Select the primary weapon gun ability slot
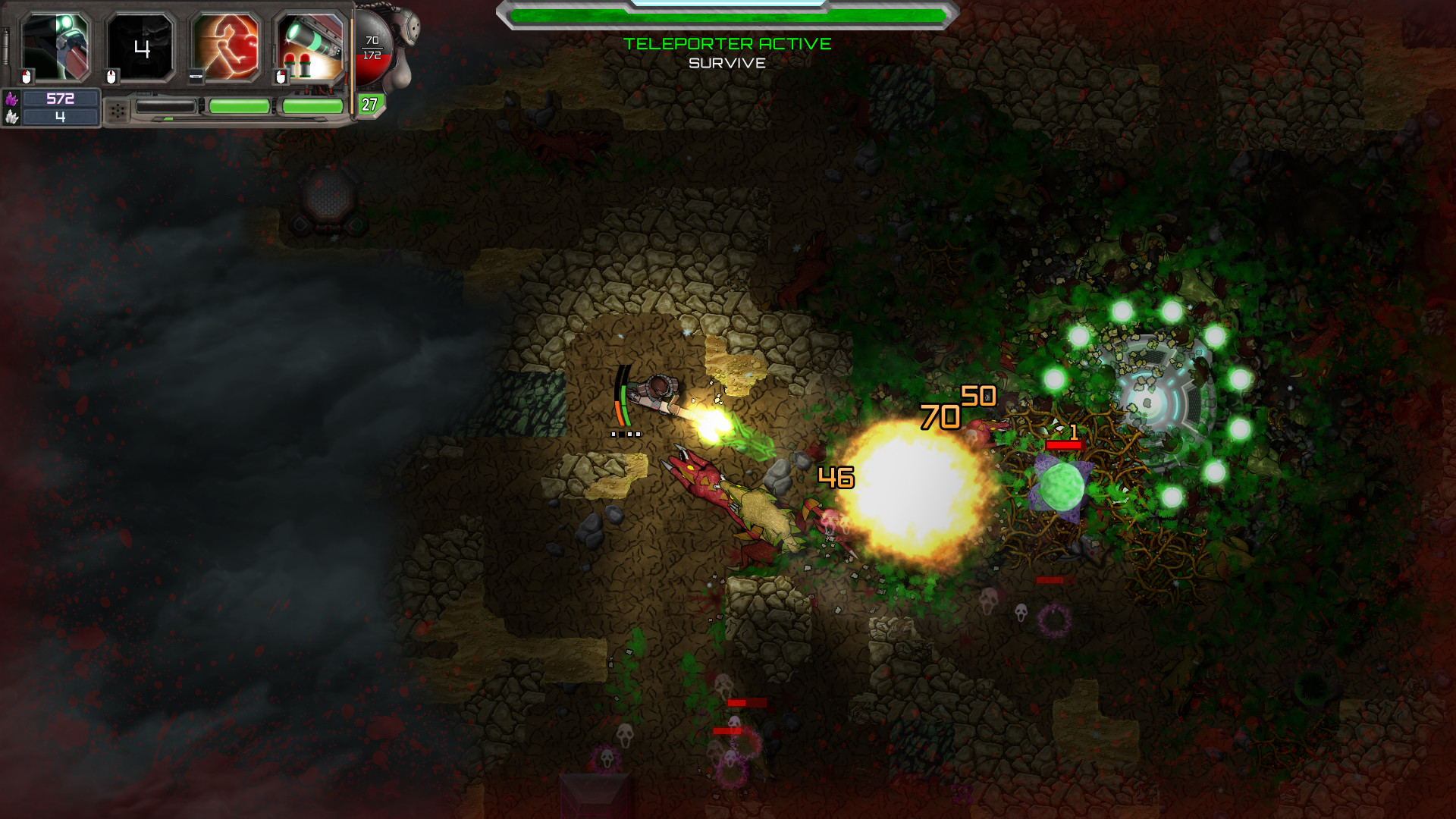 [55, 47]
